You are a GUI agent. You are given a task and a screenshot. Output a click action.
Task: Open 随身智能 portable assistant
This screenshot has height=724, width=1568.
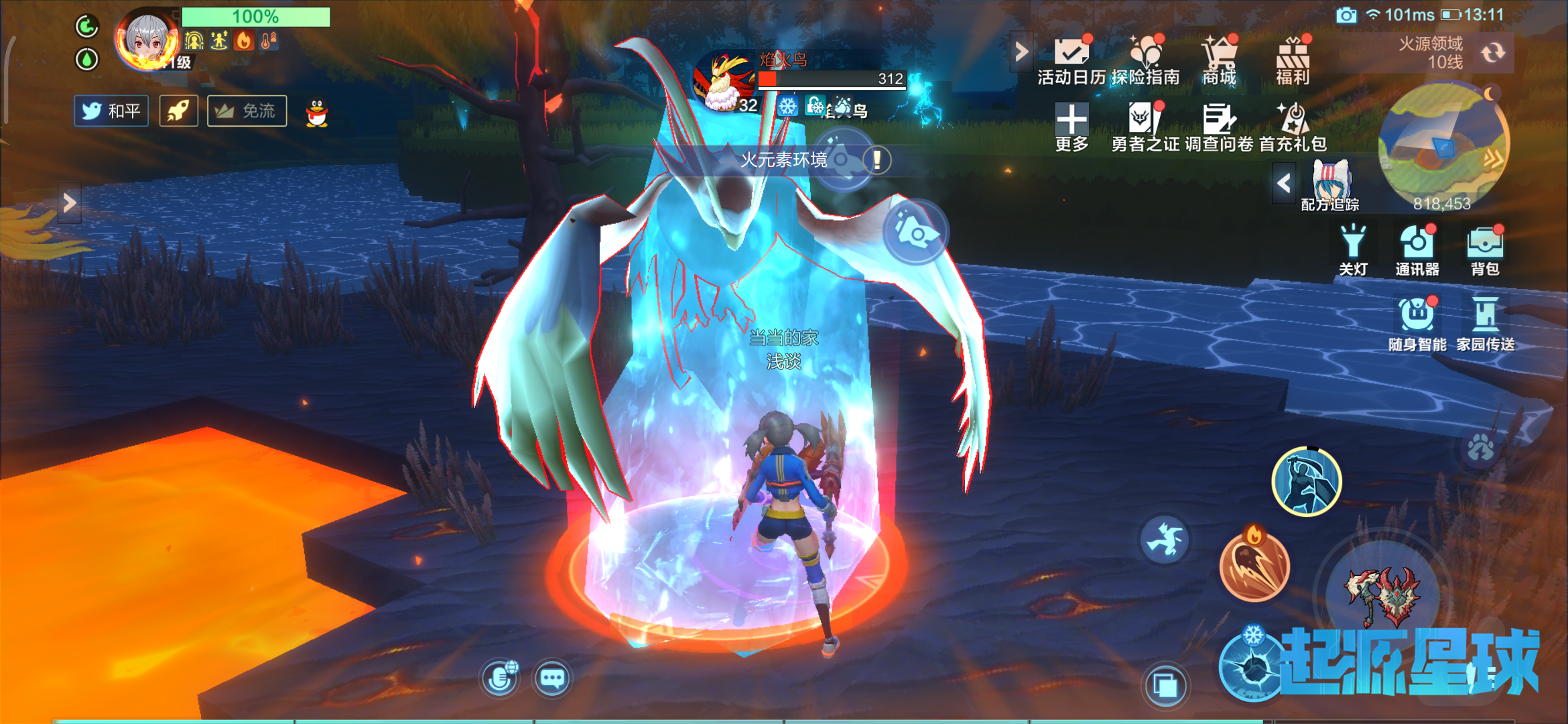[1417, 323]
